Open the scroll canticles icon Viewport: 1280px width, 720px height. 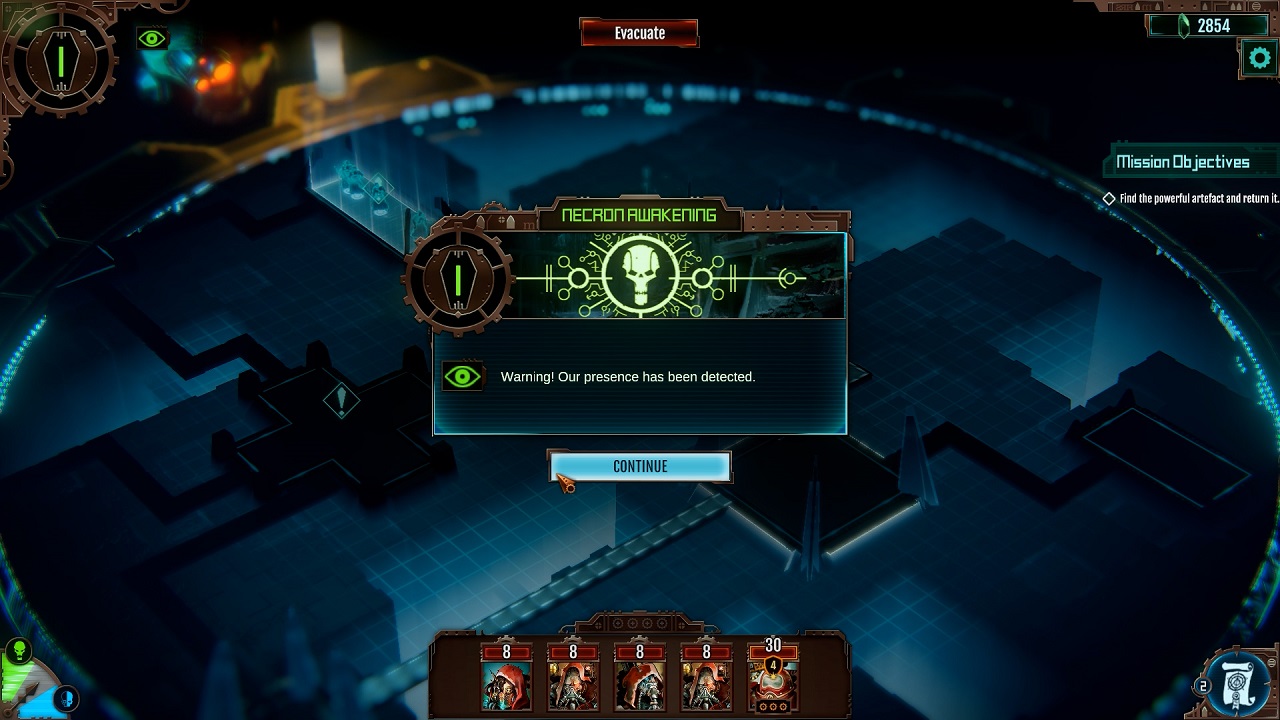pyautogui.click(x=1240, y=684)
